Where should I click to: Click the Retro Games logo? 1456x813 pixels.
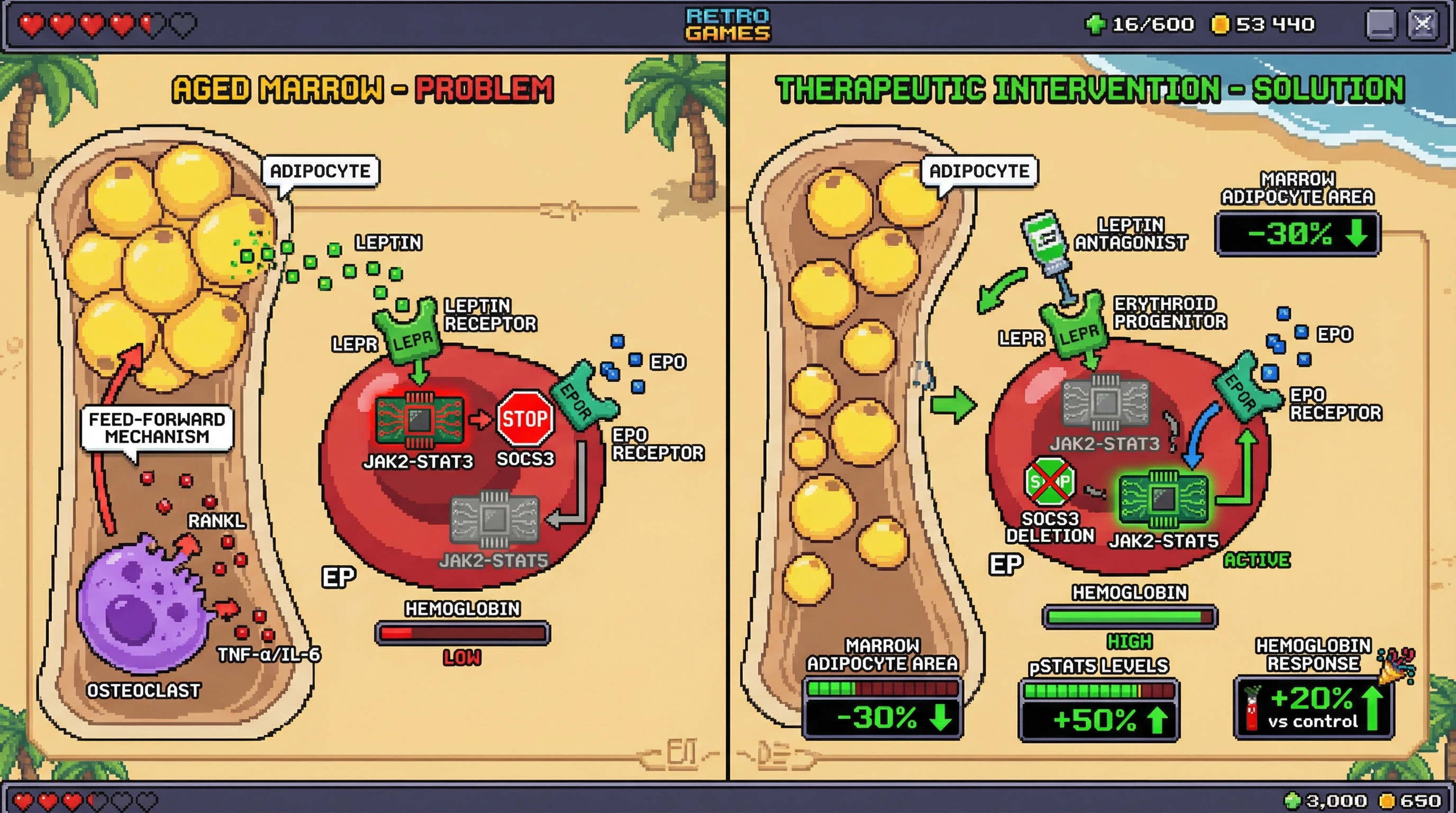tap(727, 24)
